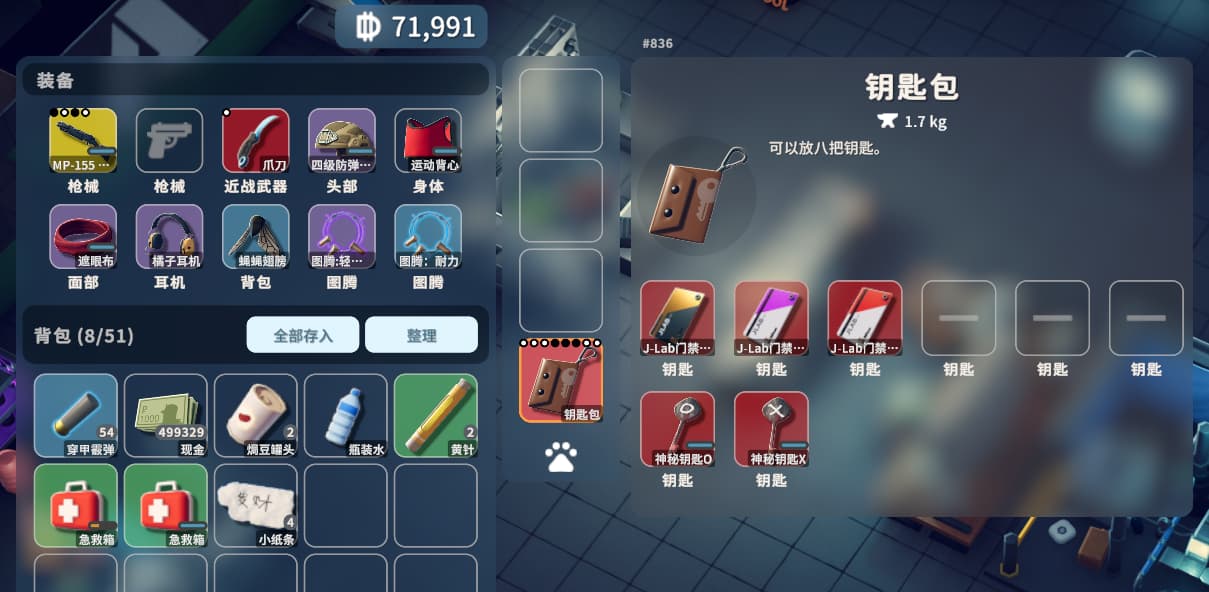The width and height of the screenshot is (1209, 592).
Task: Select the MP-155 shotgun weapon slot
Action: [x=83, y=141]
